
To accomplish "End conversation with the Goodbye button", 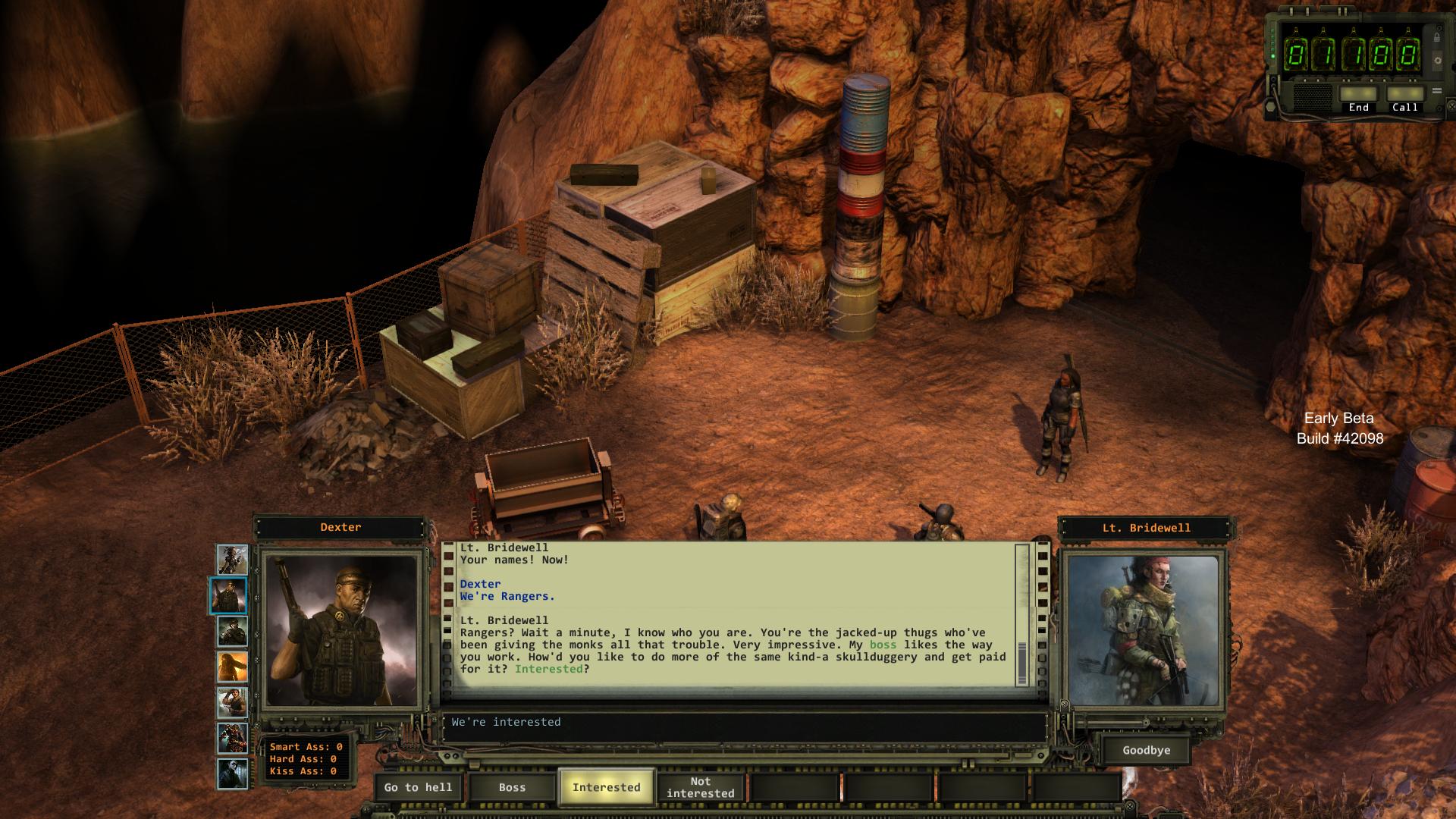I will coord(1146,750).
